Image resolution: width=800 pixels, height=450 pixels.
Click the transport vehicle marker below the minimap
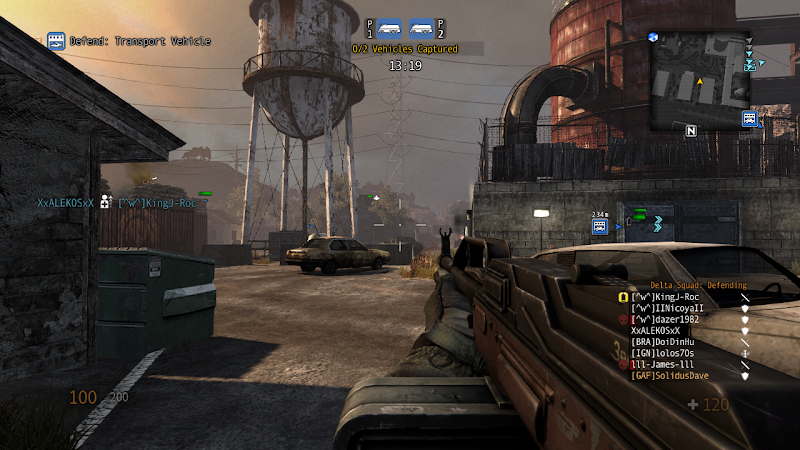[x=749, y=119]
